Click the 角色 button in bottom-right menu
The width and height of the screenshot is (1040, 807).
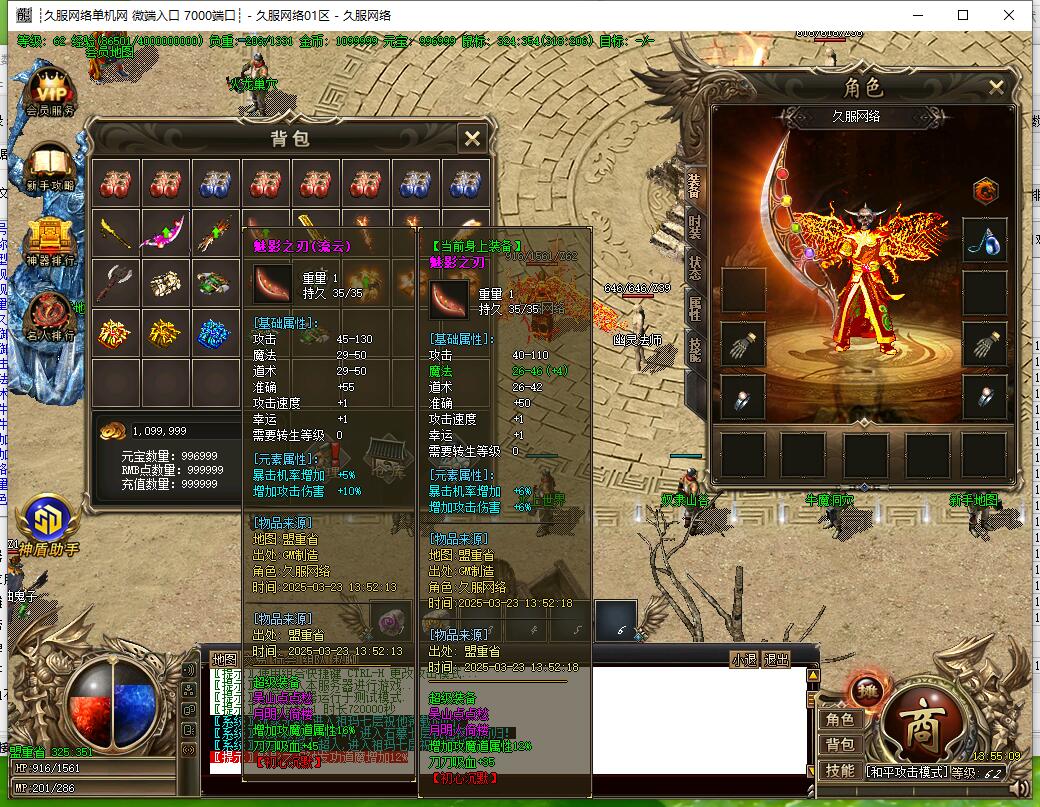coord(839,720)
